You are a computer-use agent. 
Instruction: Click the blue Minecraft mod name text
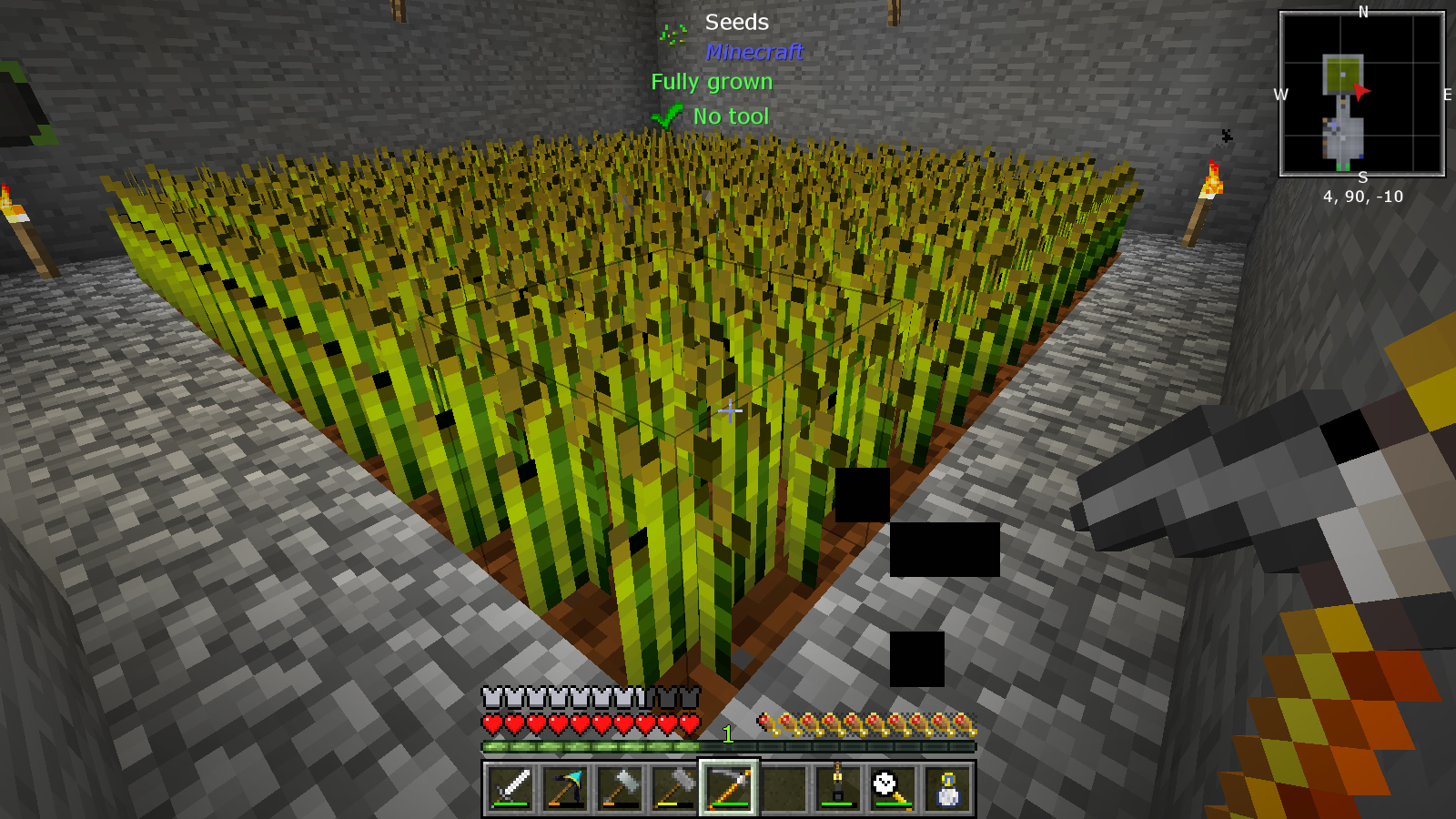[755, 52]
